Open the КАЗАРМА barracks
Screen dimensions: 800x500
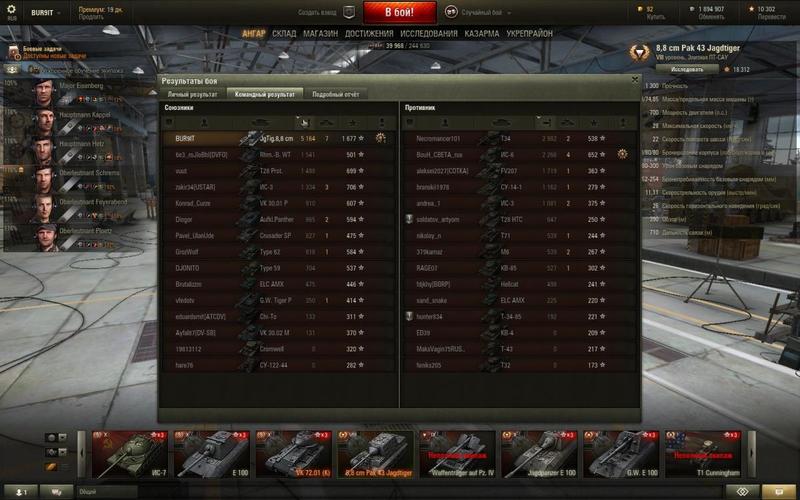point(482,33)
